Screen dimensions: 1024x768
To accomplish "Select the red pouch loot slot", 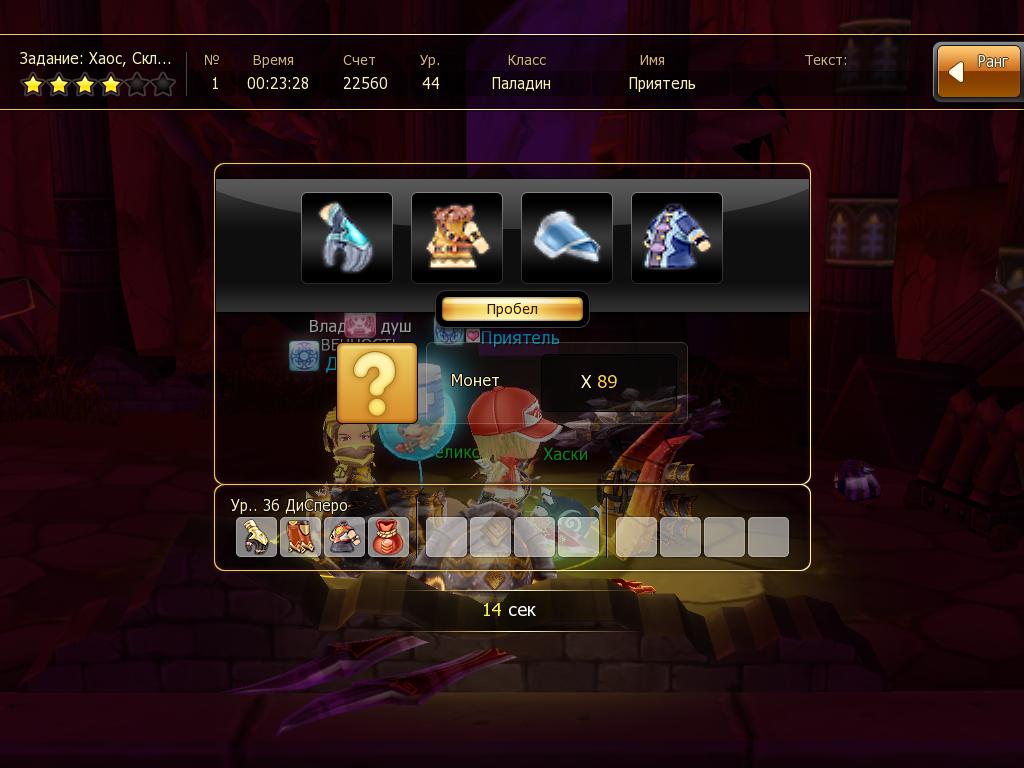I will (x=388, y=537).
